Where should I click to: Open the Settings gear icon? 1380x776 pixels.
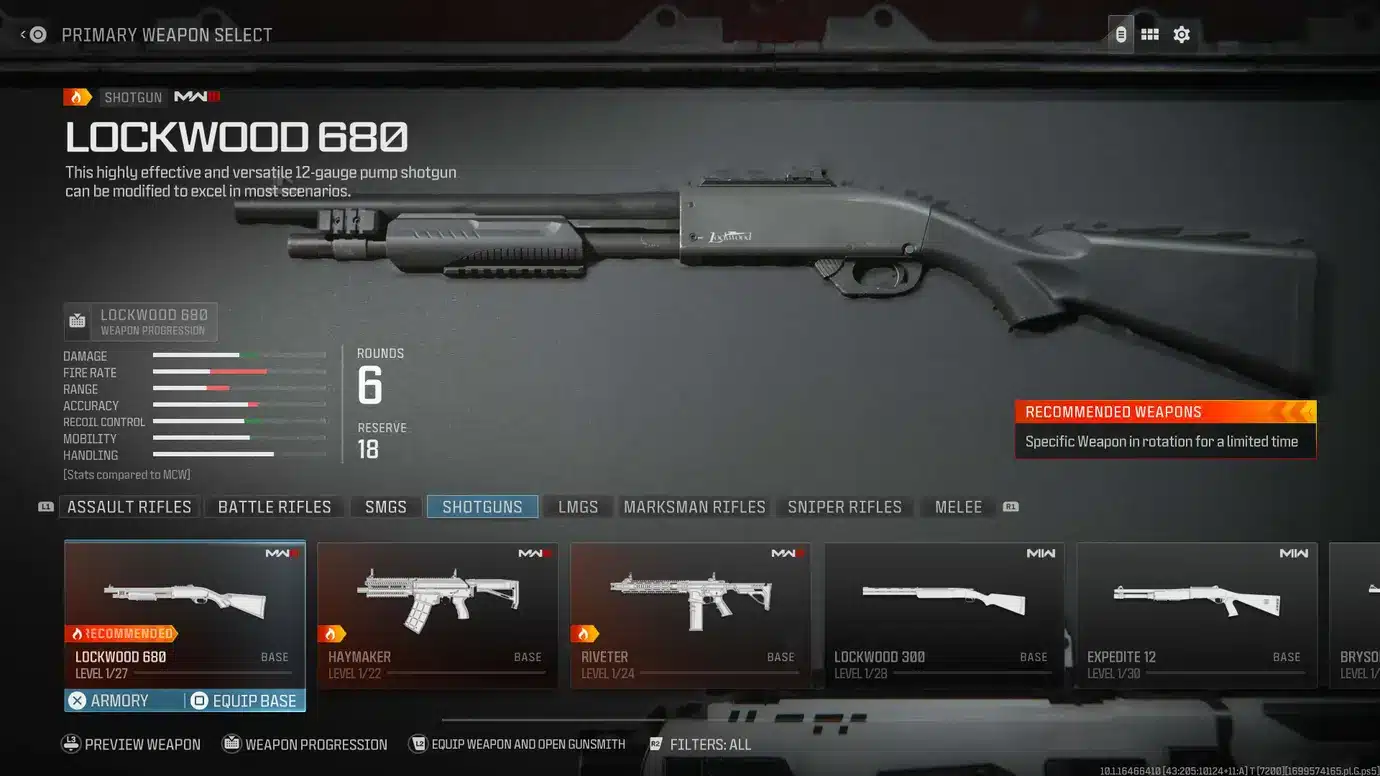[x=1181, y=33]
